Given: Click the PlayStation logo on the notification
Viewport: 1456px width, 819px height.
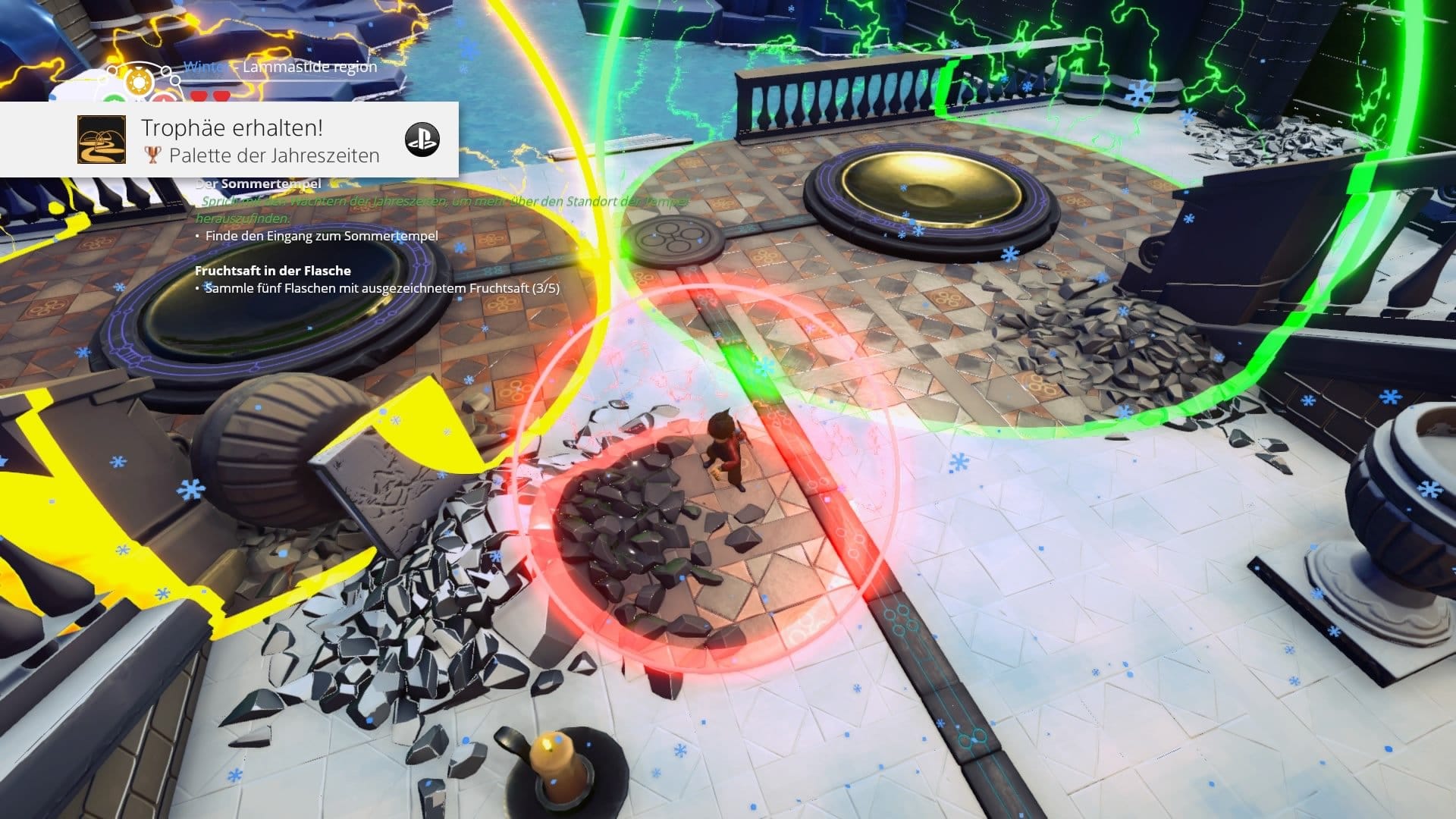Looking at the screenshot, I should pos(422,140).
